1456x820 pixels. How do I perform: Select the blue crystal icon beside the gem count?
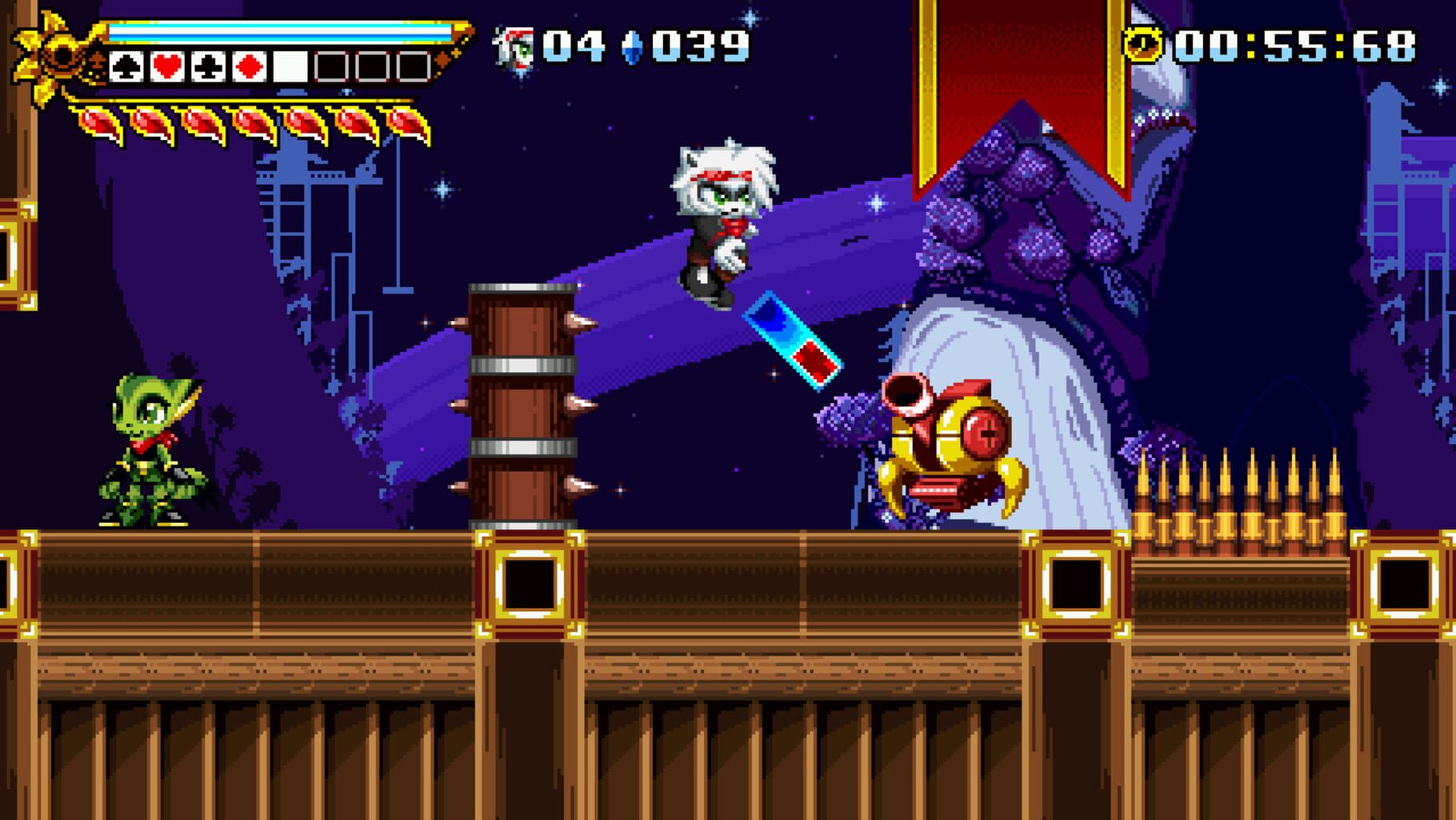click(631, 48)
